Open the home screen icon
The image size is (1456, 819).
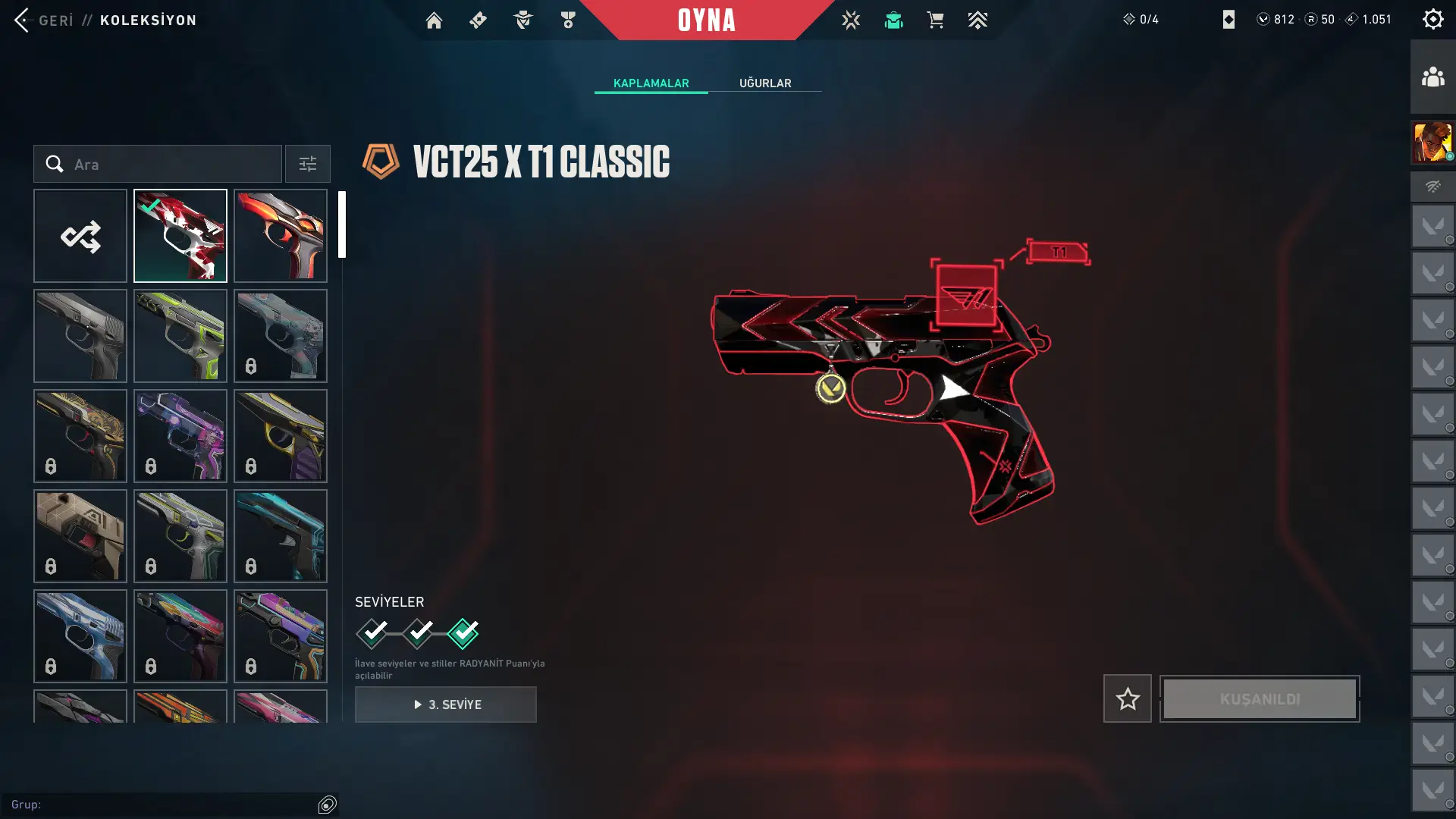(434, 20)
